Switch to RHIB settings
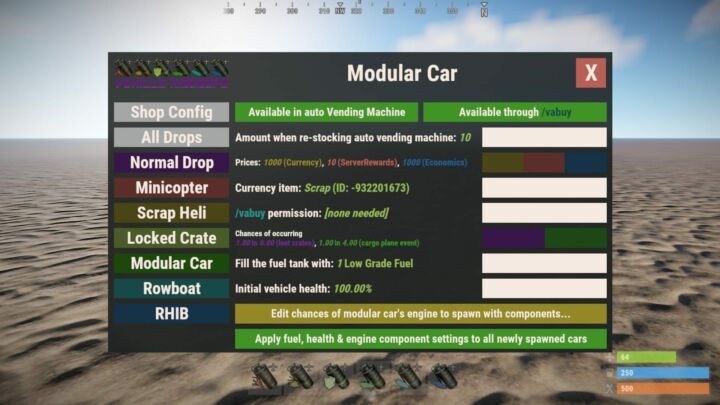The width and height of the screenshot is (720, 405). pos(171,313)
